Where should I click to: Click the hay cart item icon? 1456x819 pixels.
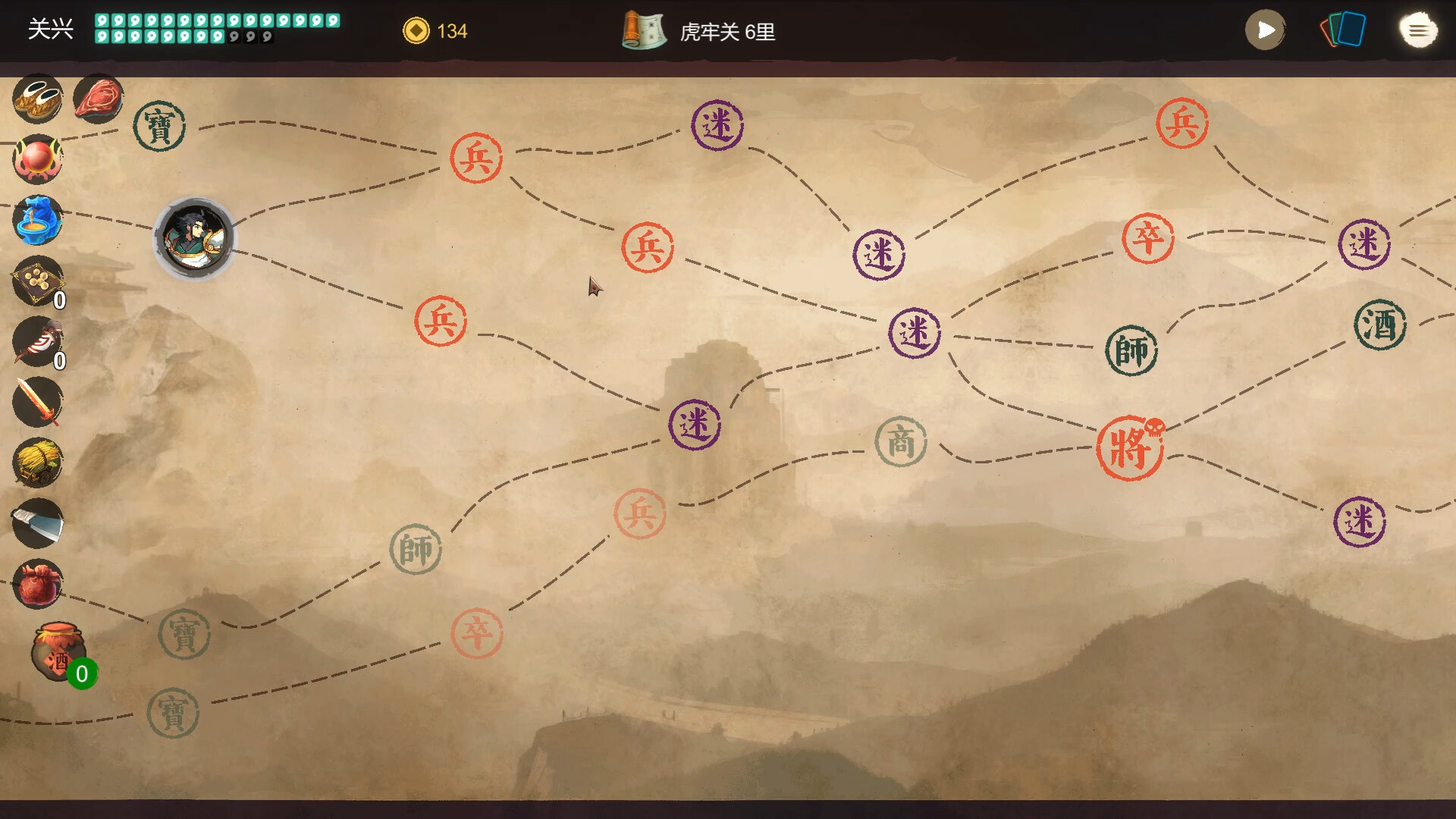[x=38, y=460]
